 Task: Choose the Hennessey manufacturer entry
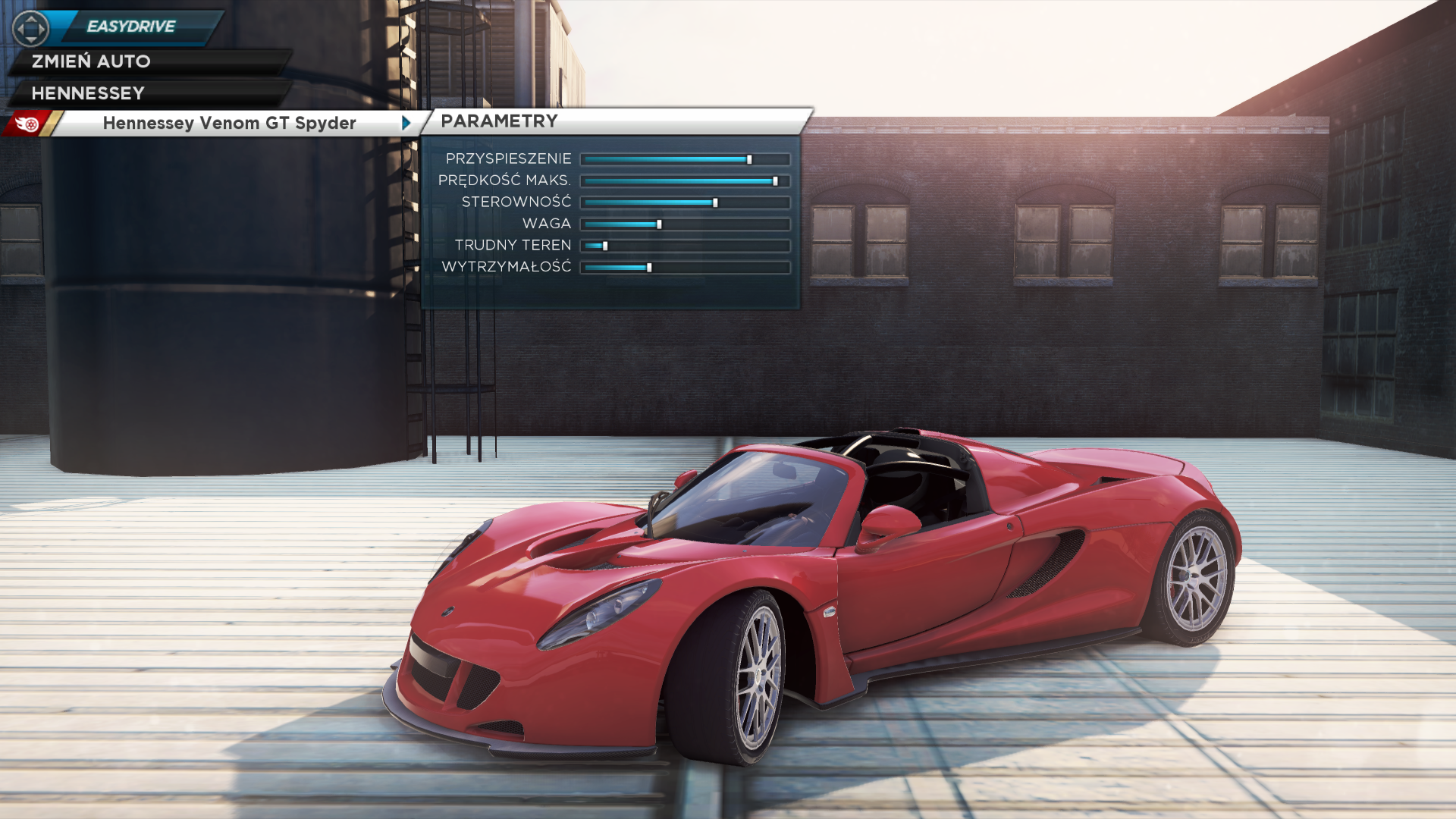[88, 93]
